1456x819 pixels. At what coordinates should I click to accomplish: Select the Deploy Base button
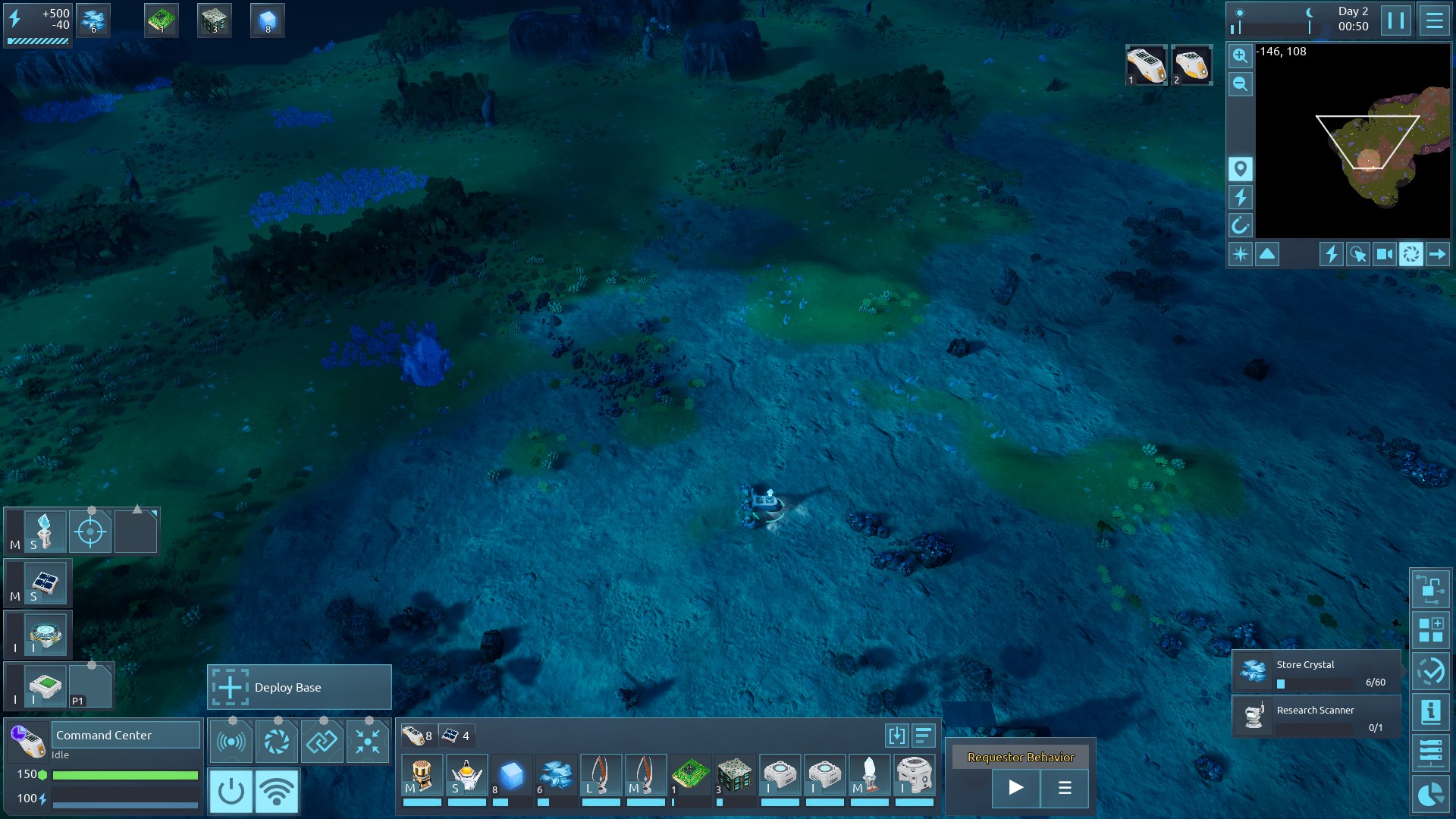coord(300,687)
